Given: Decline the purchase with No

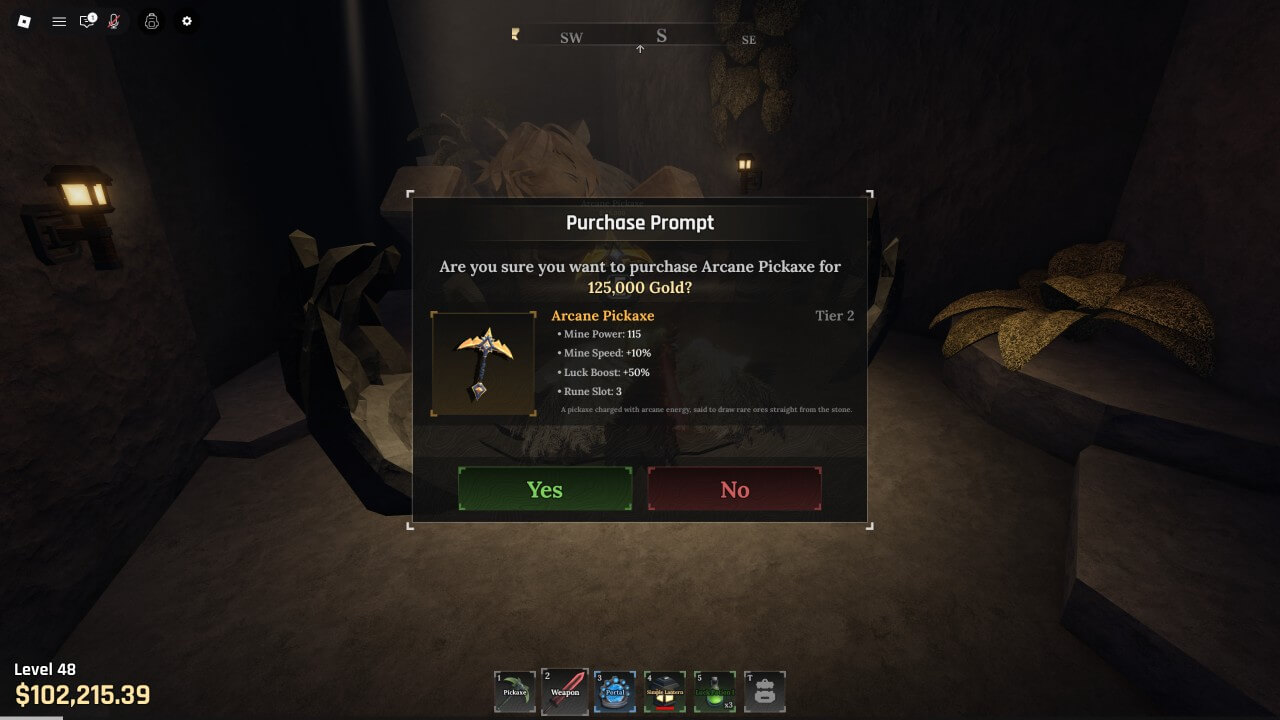Looking at the screenshot, I should pyautogui.click(x=734, y=489).
